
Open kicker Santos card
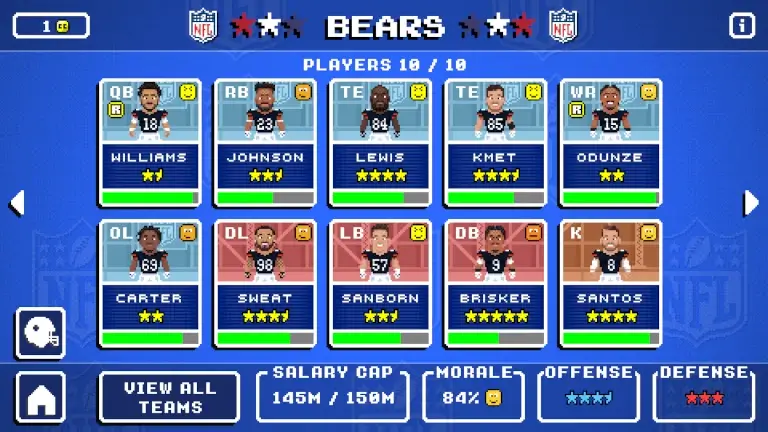(x=610, y=283)
